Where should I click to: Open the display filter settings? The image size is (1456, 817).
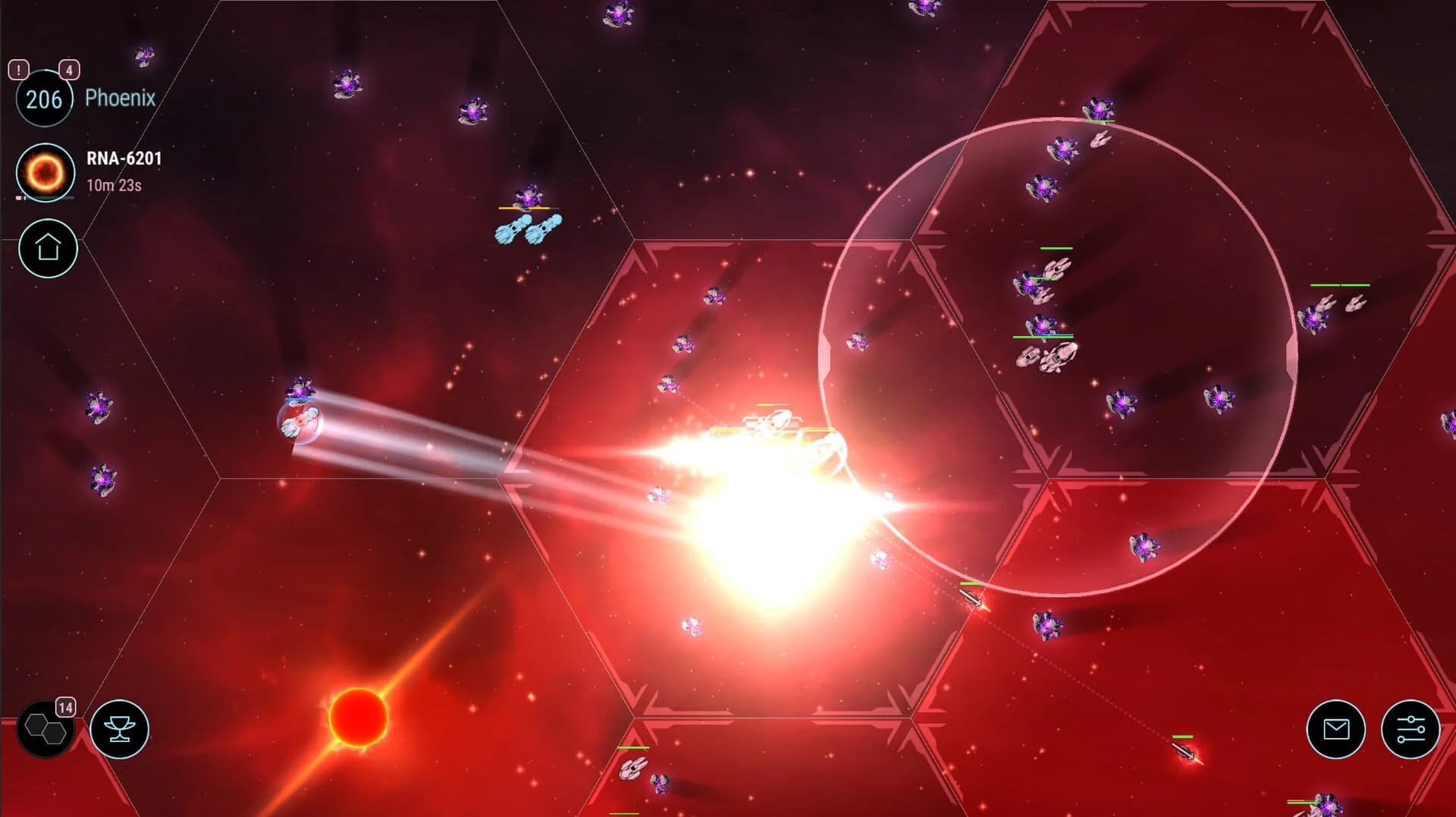(x=1411, y=729)
